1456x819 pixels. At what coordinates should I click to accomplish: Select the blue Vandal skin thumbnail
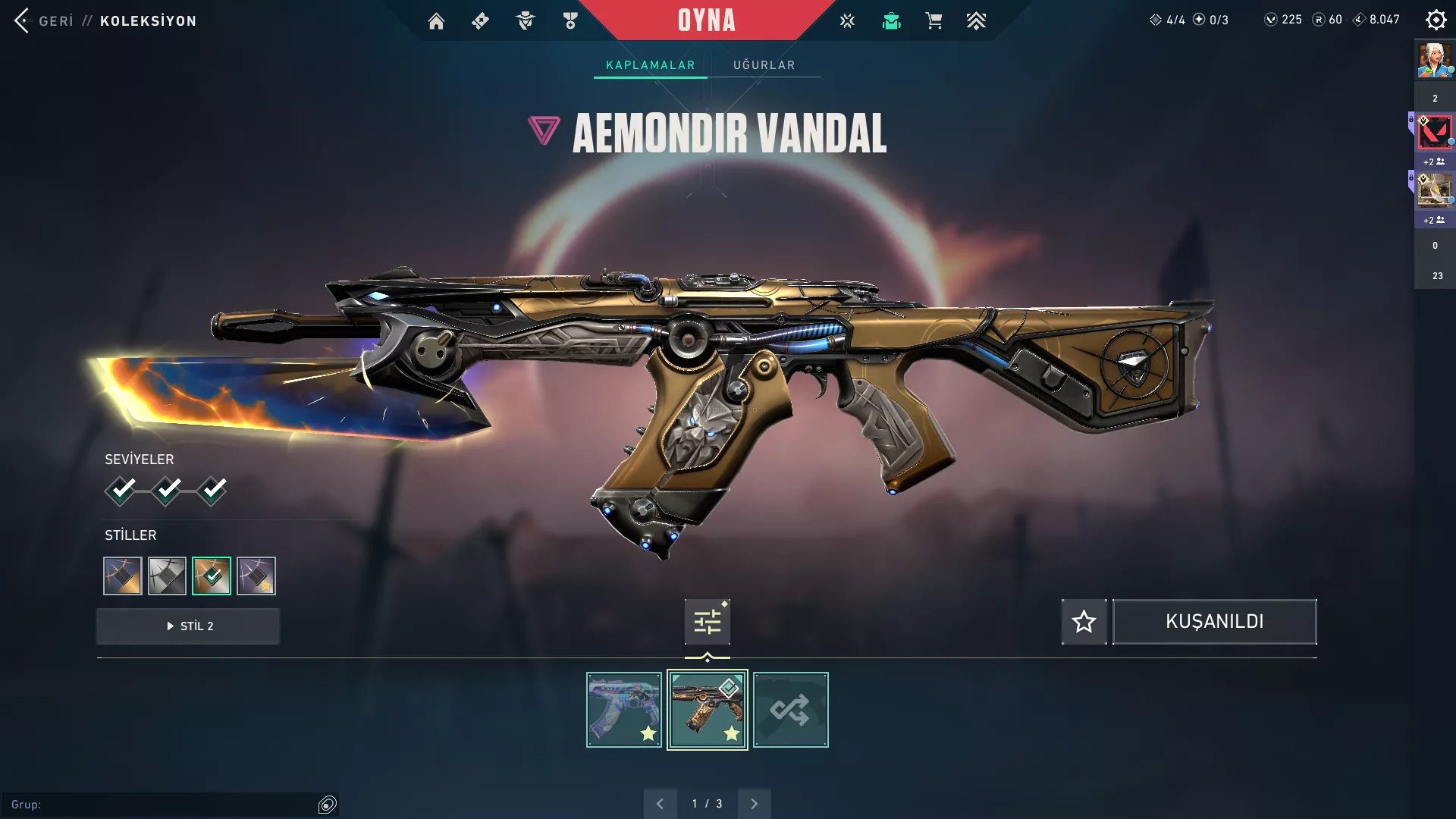[624, 710]
